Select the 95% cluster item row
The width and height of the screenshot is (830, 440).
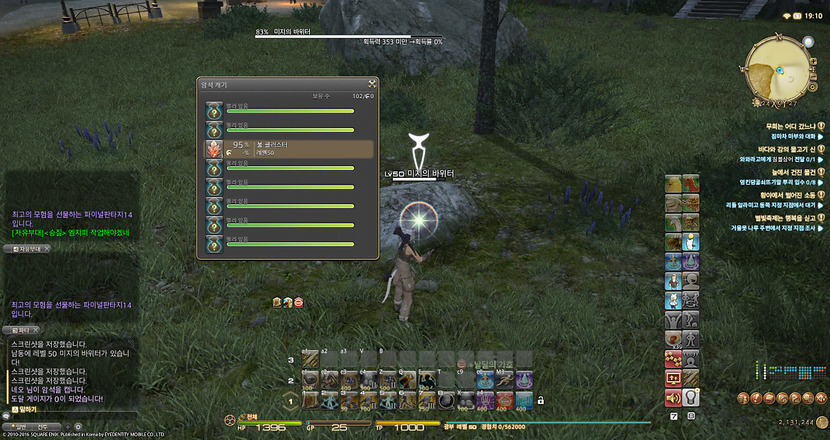288,149
